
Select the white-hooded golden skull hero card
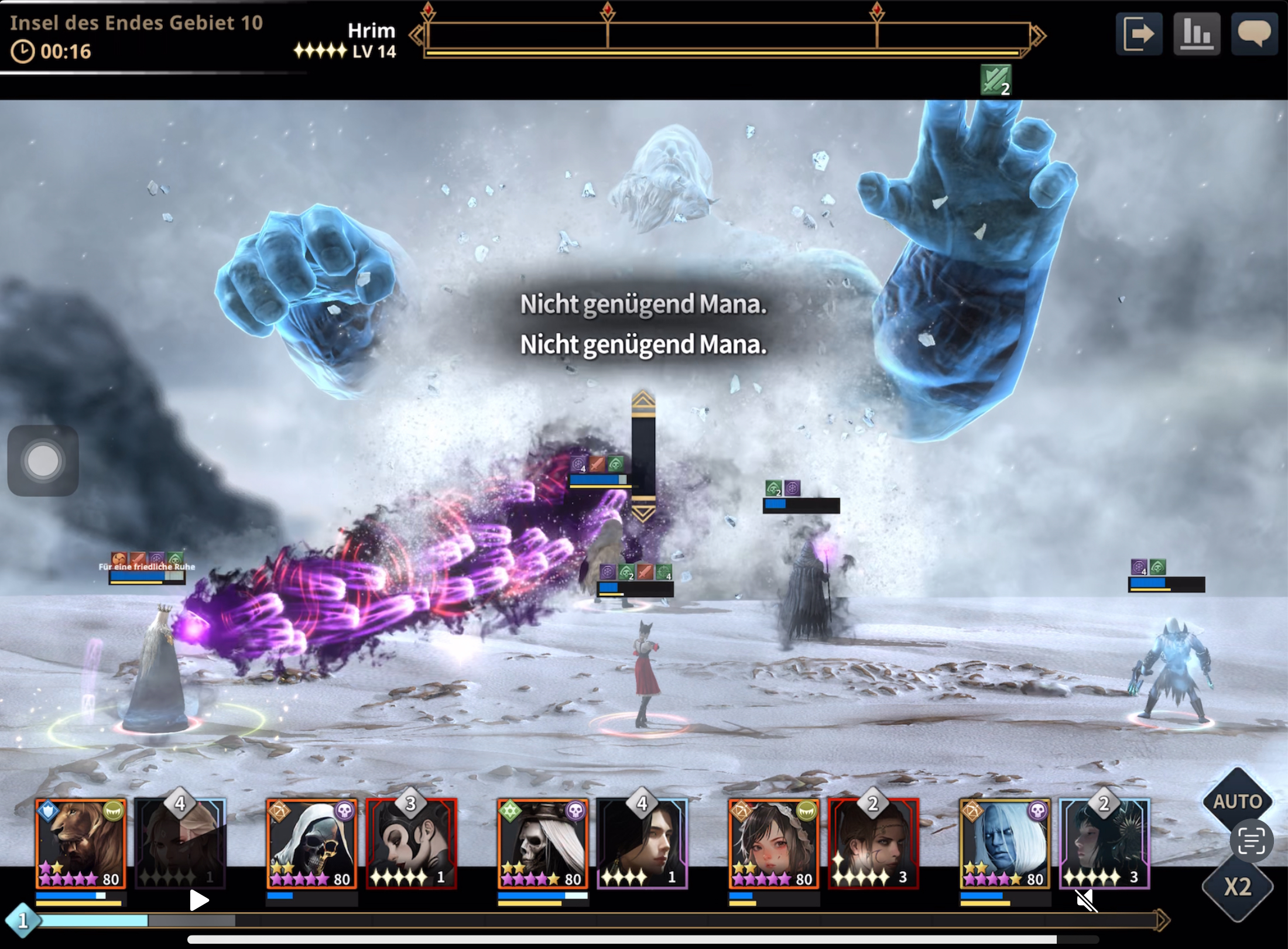pyautogui.click(x=311, y=843)
